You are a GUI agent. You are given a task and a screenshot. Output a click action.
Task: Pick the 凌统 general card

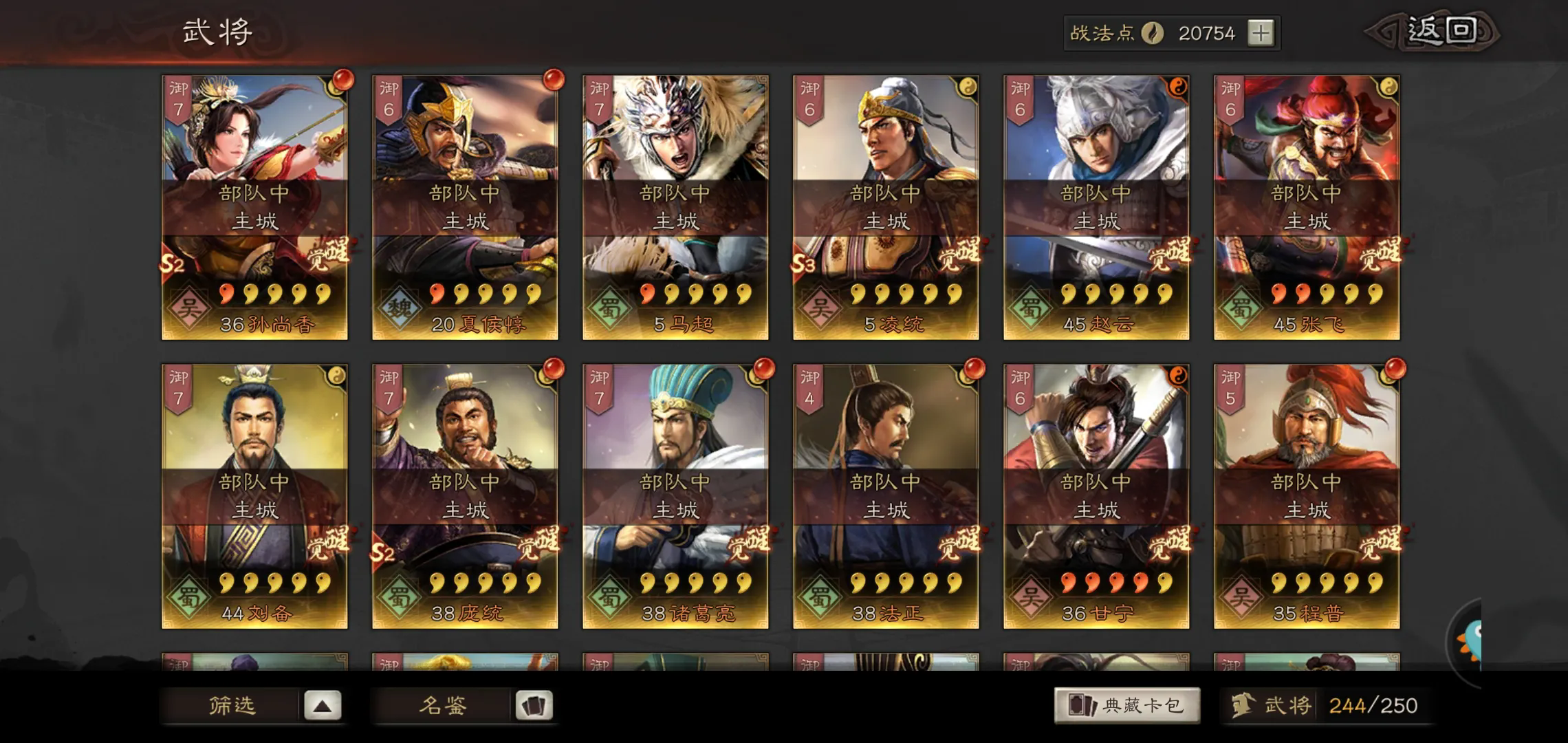pyautogui.click(x=886, y=206)
